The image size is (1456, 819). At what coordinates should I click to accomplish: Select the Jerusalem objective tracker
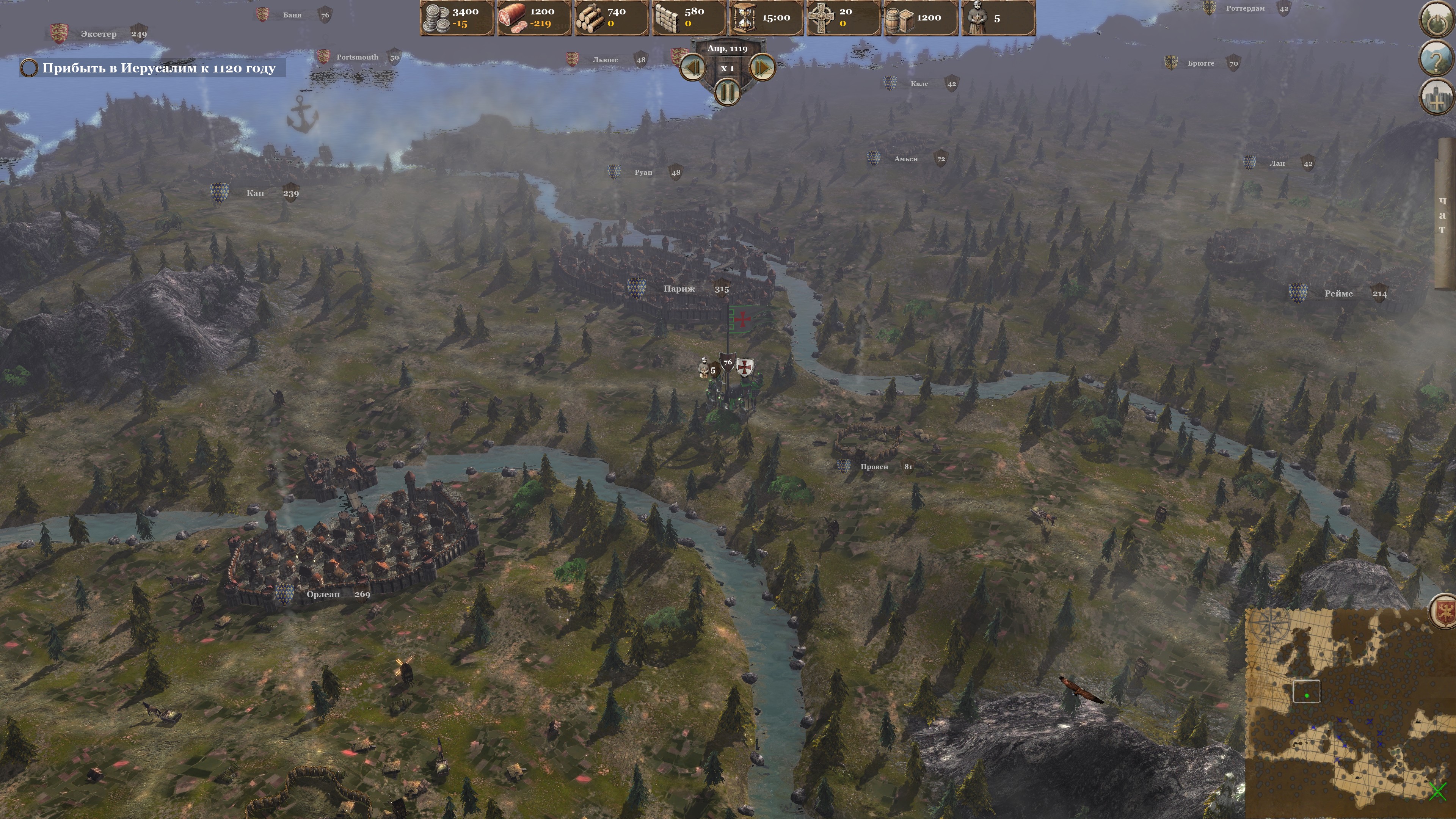[152, 68]
